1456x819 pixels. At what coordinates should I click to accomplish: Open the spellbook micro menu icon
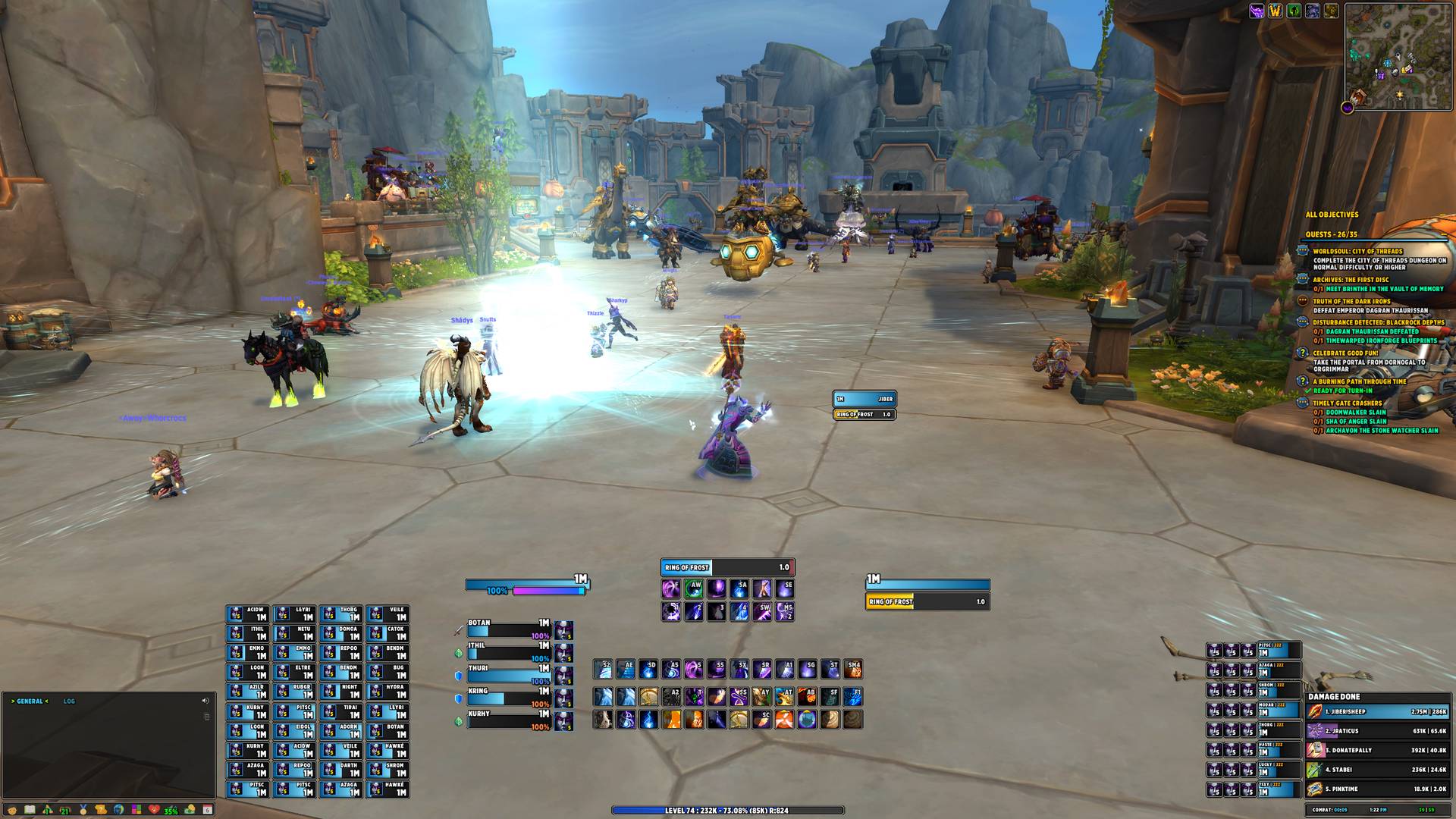(30, 810)
